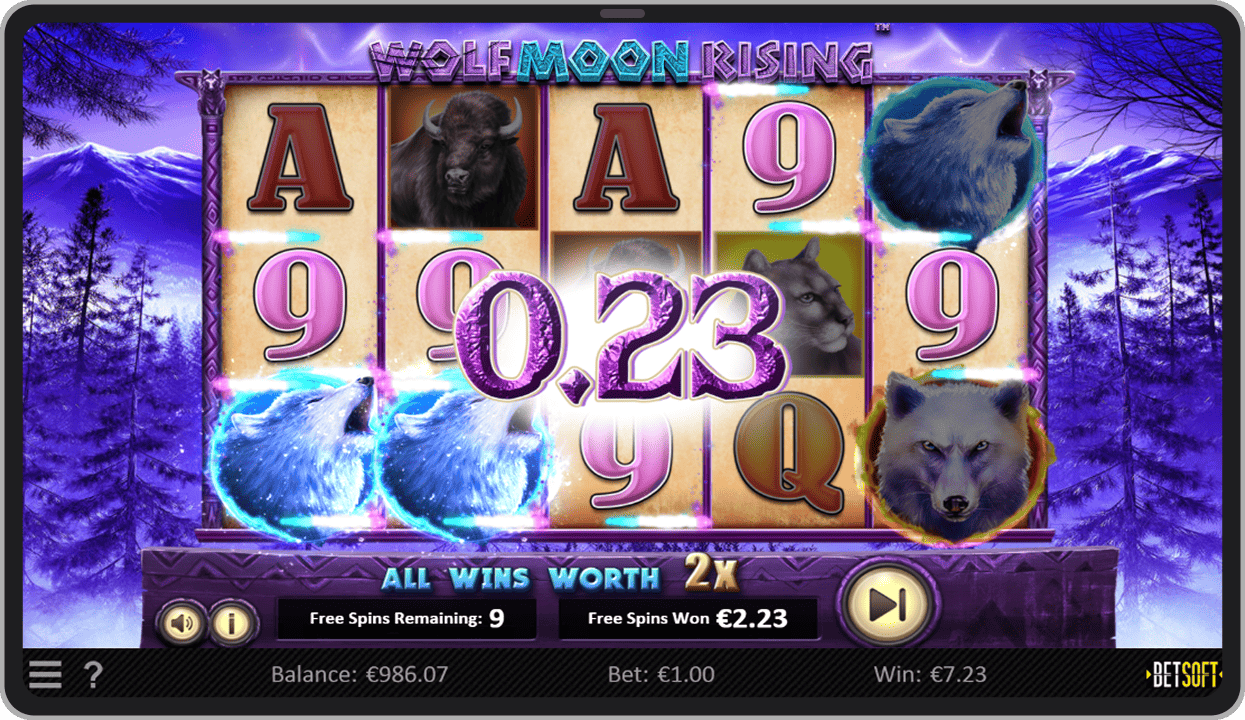Click the Betsoft logo
The width and height of the screenshot is (1245, 720).
click(x=1184, y=676)
